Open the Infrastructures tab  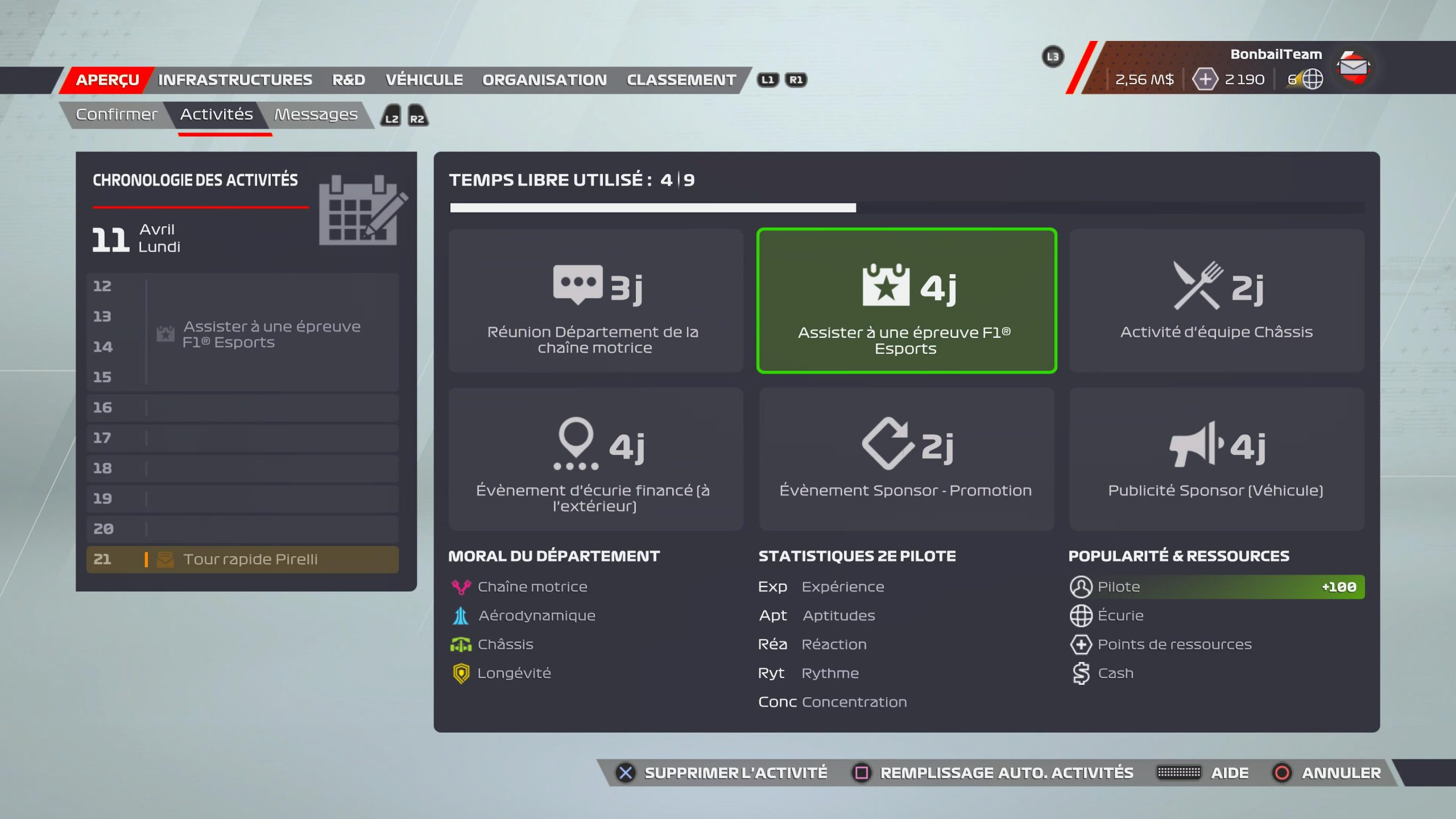(x=235, y=80)
